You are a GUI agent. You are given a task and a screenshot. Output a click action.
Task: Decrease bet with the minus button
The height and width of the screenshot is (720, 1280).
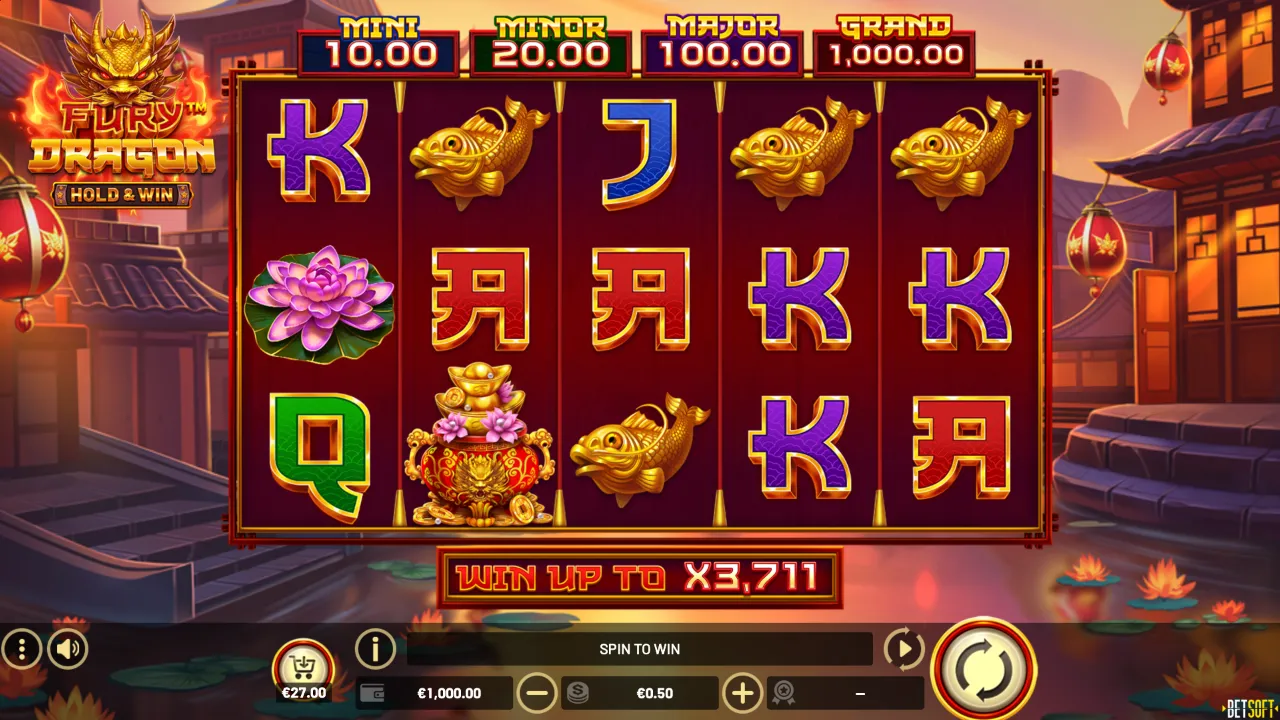(538, 692)
